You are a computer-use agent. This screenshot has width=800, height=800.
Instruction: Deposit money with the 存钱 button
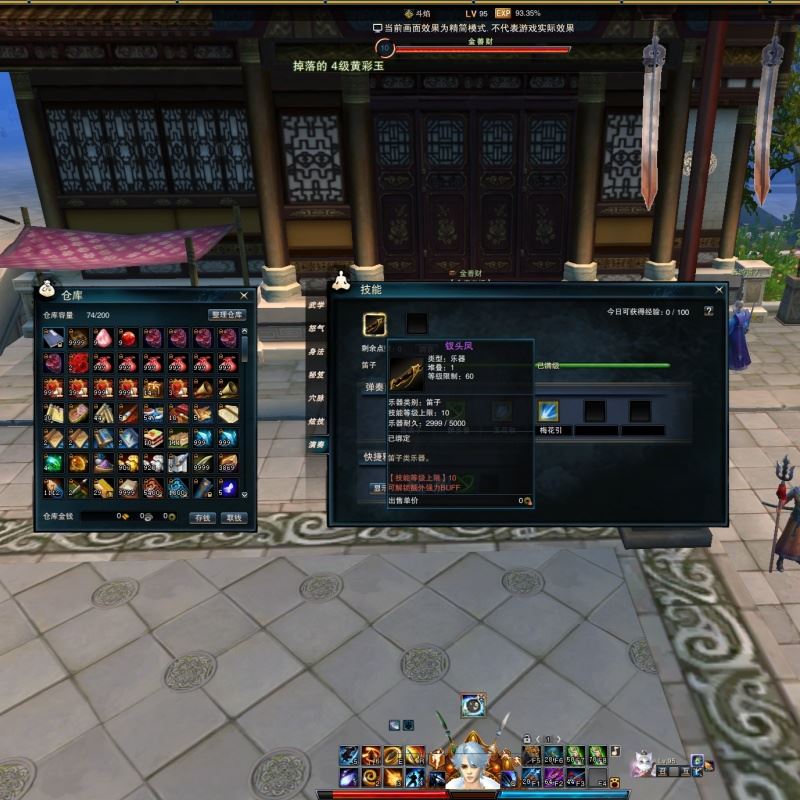[x=203, y=518]
